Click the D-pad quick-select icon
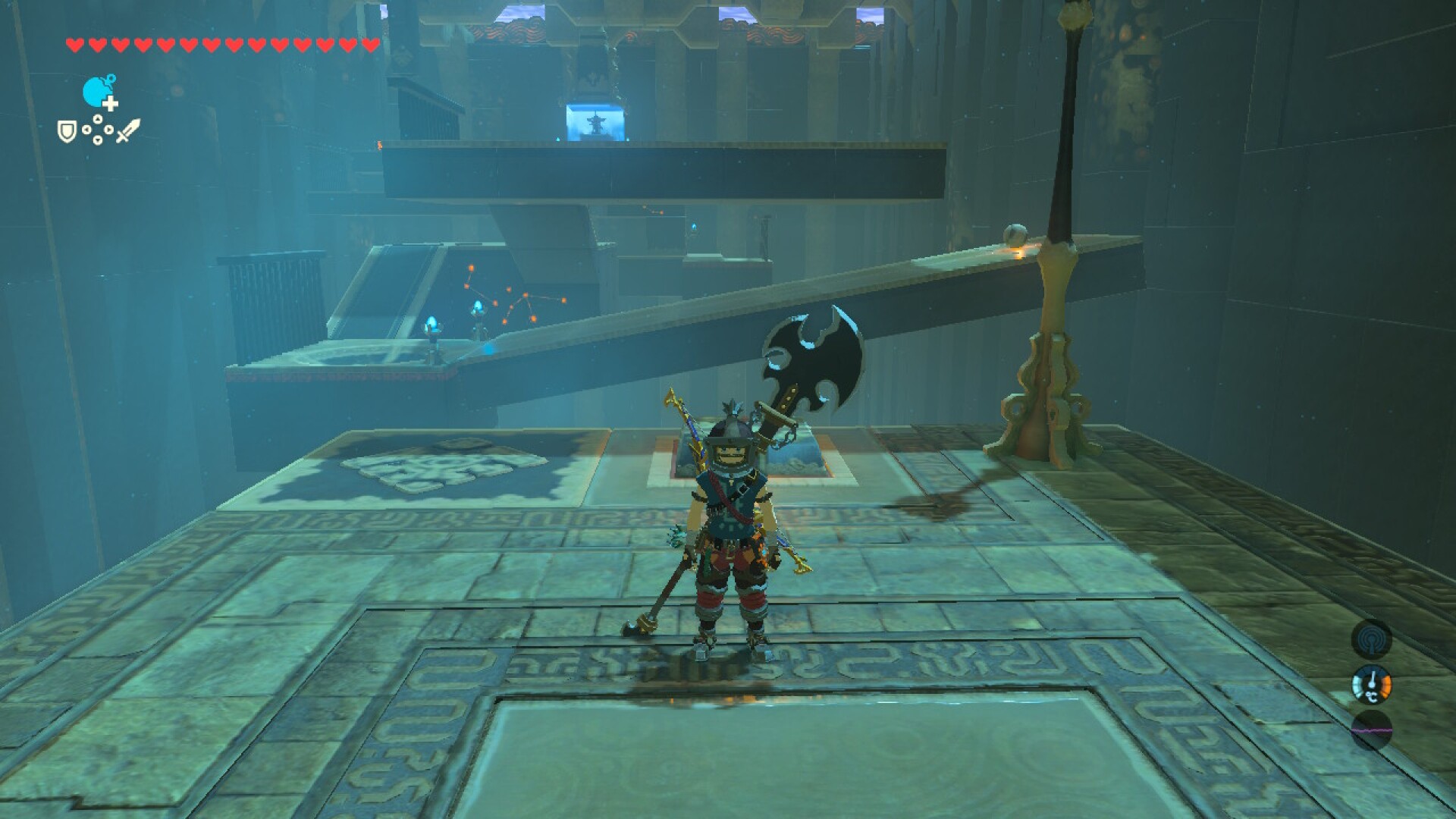This screenshot has width=1456, height=819. [x=98, y=129]
